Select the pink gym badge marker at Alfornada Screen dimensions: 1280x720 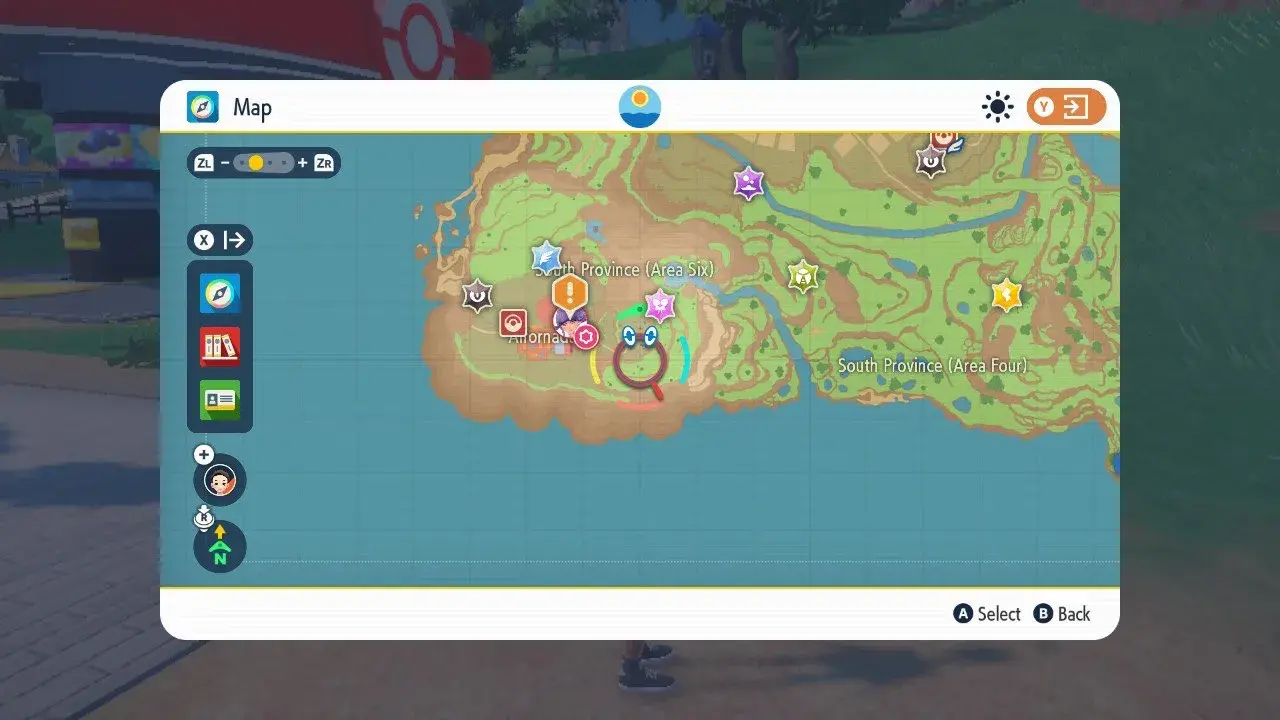click(587, 336)
